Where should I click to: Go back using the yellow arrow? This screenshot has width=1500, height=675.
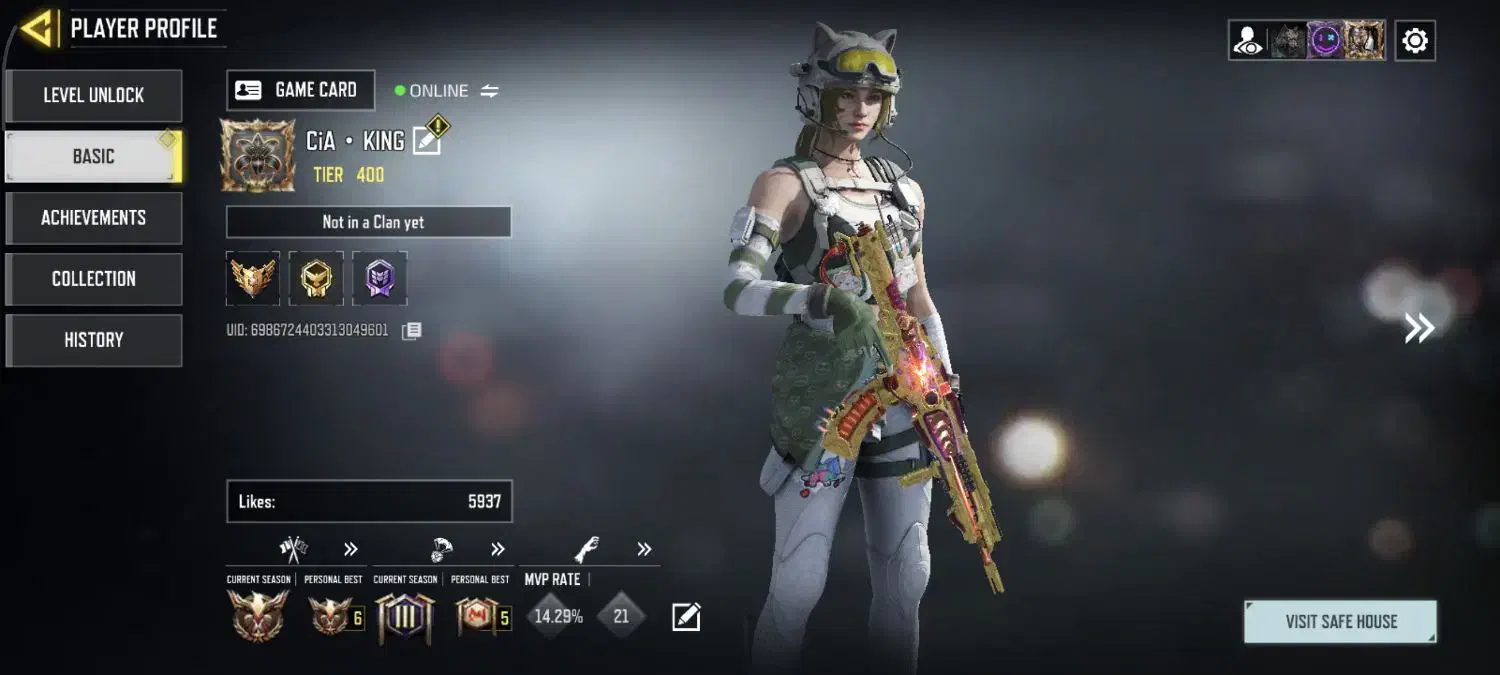click(37, 28)
